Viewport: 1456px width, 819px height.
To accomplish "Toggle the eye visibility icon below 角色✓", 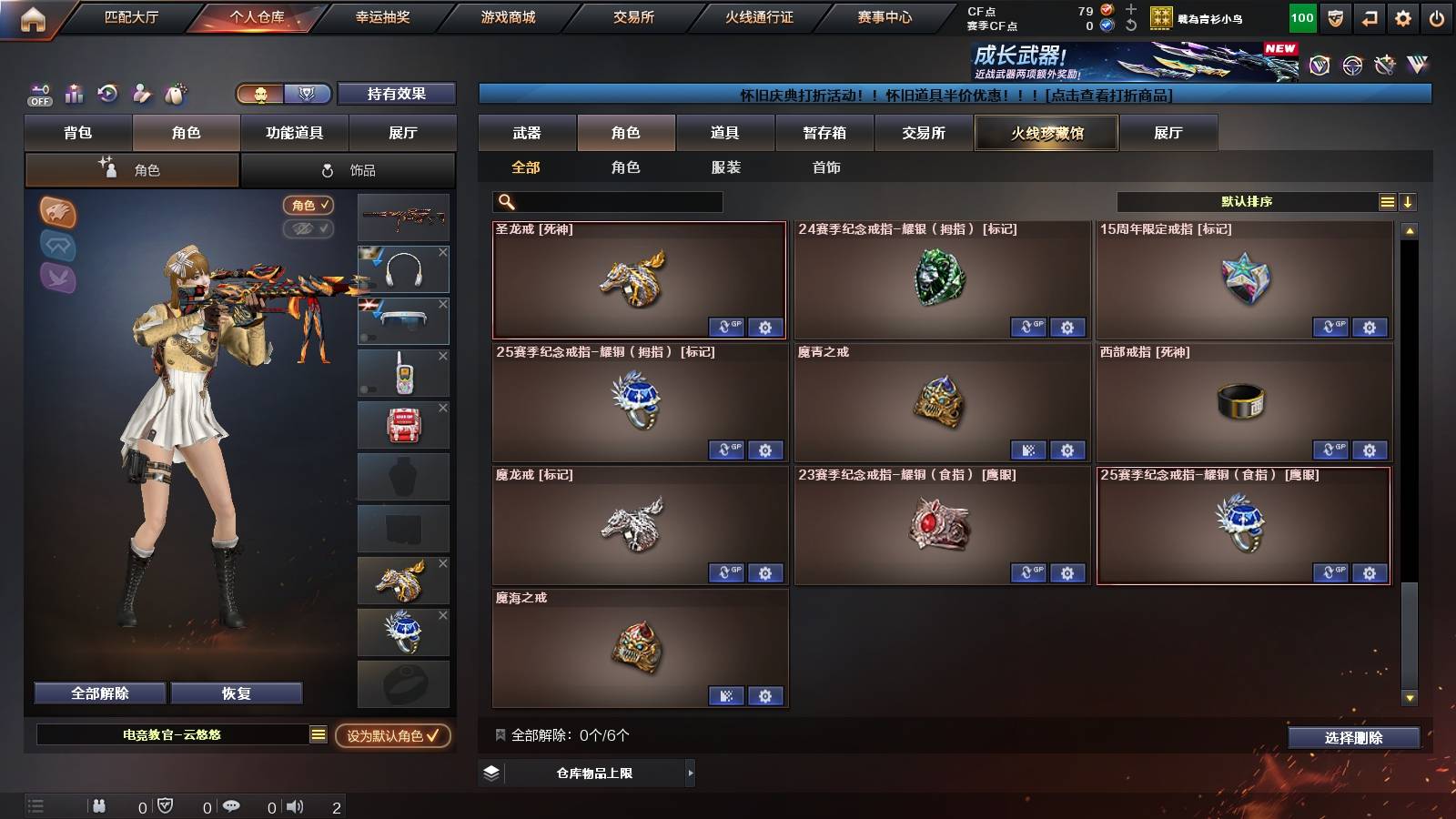I will (x=310, y=229).
